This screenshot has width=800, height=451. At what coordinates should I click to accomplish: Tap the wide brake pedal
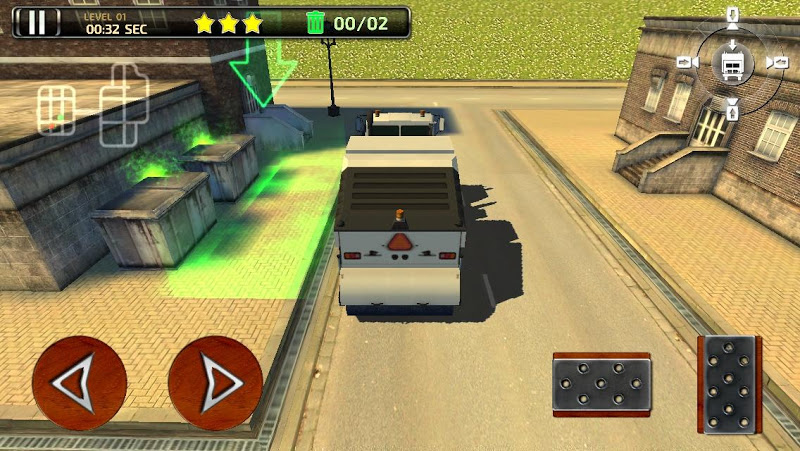pyautogui.click(x=602, y=384)
